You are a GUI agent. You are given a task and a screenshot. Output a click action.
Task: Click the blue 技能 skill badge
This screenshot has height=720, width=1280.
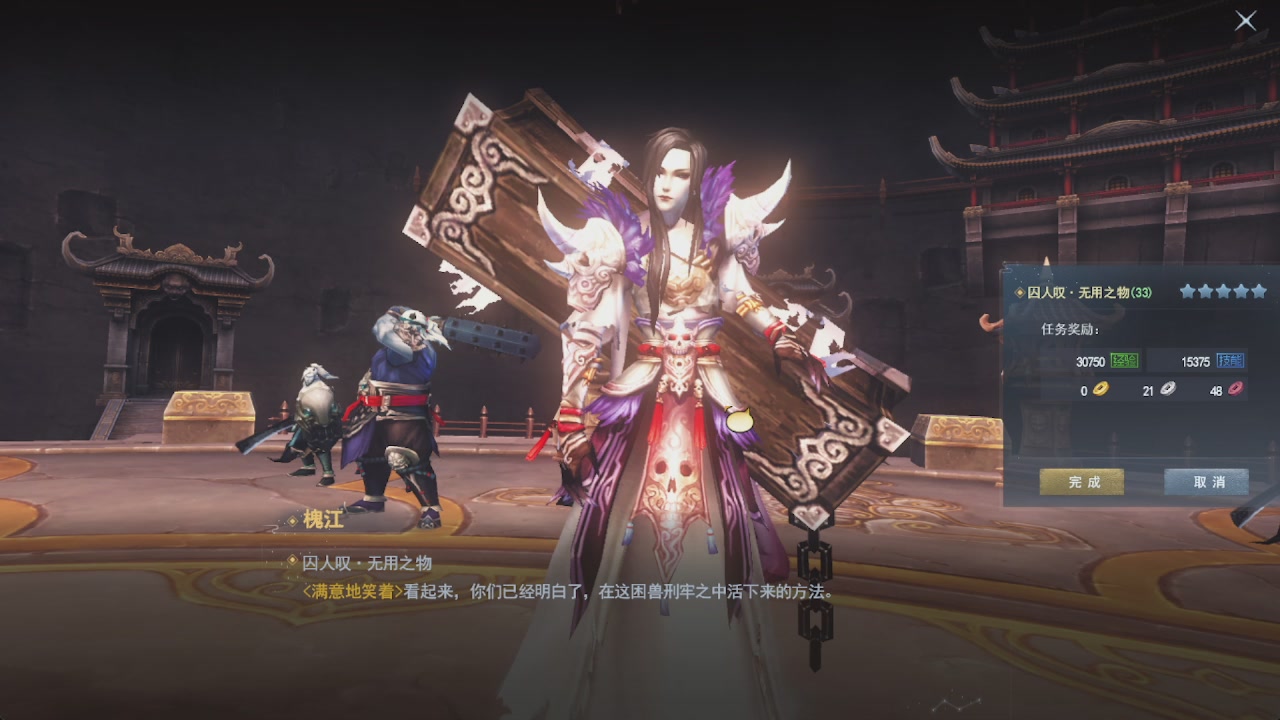pyautogui.click(x=1230, y=362)
